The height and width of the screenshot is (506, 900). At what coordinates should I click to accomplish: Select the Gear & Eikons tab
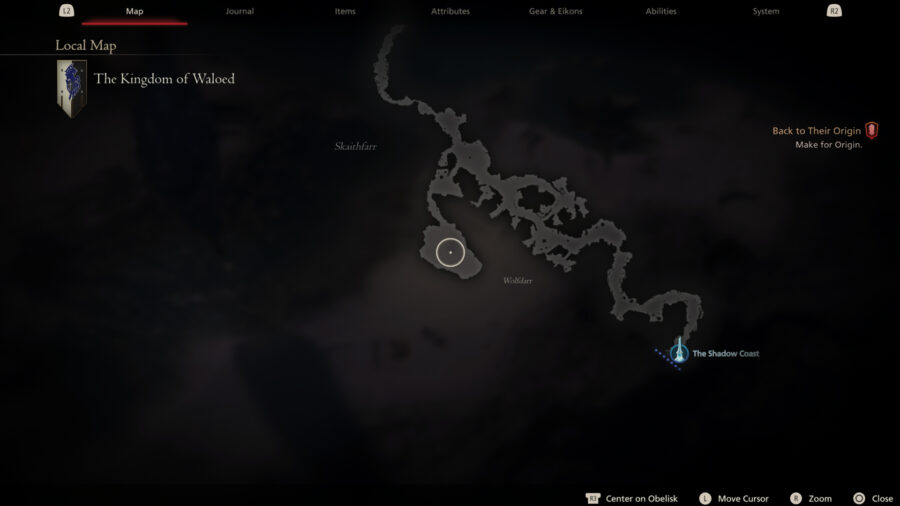pos(555,11)
